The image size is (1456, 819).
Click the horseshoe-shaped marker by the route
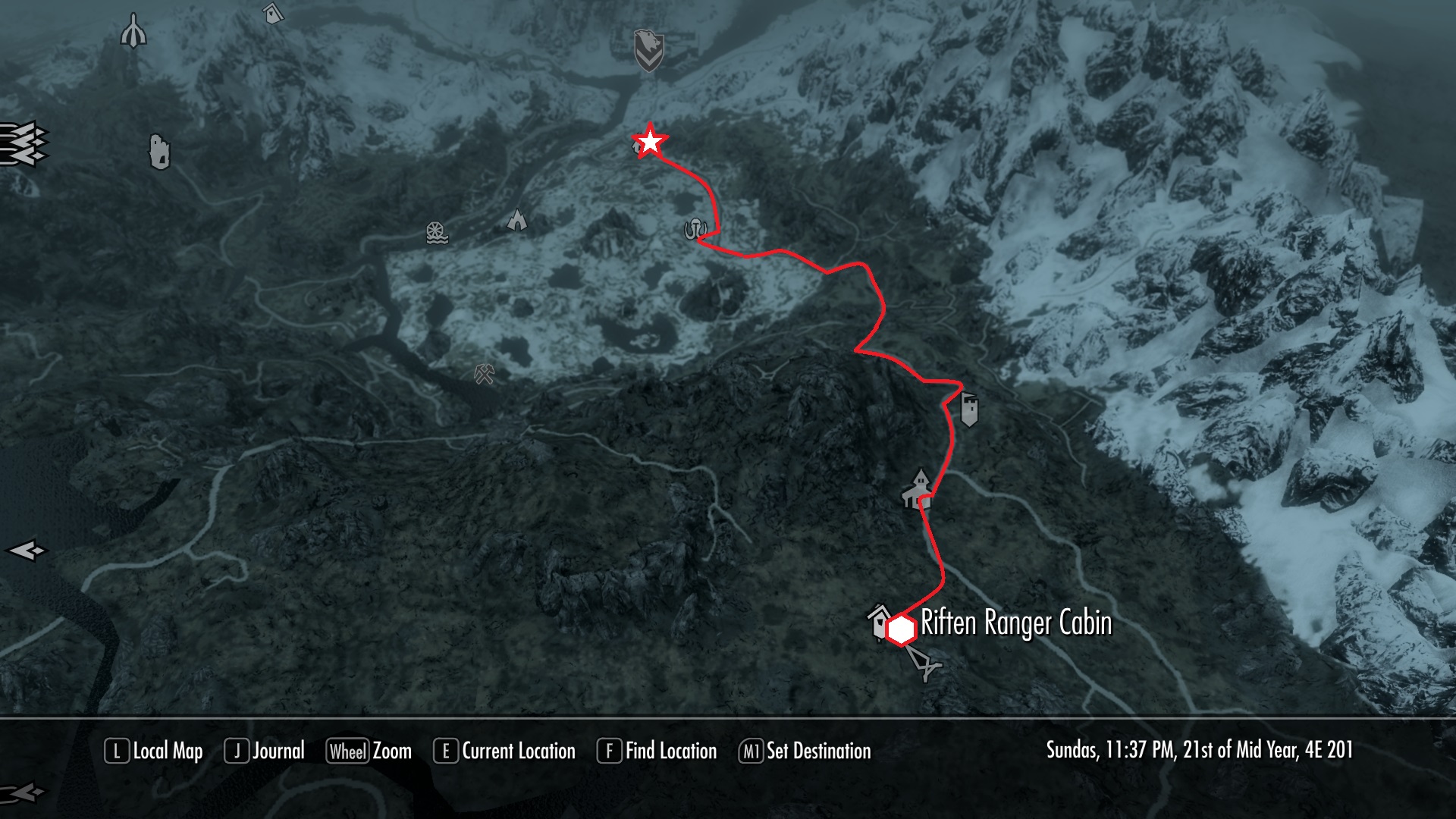pyautogui.click(x=695, y=228)
